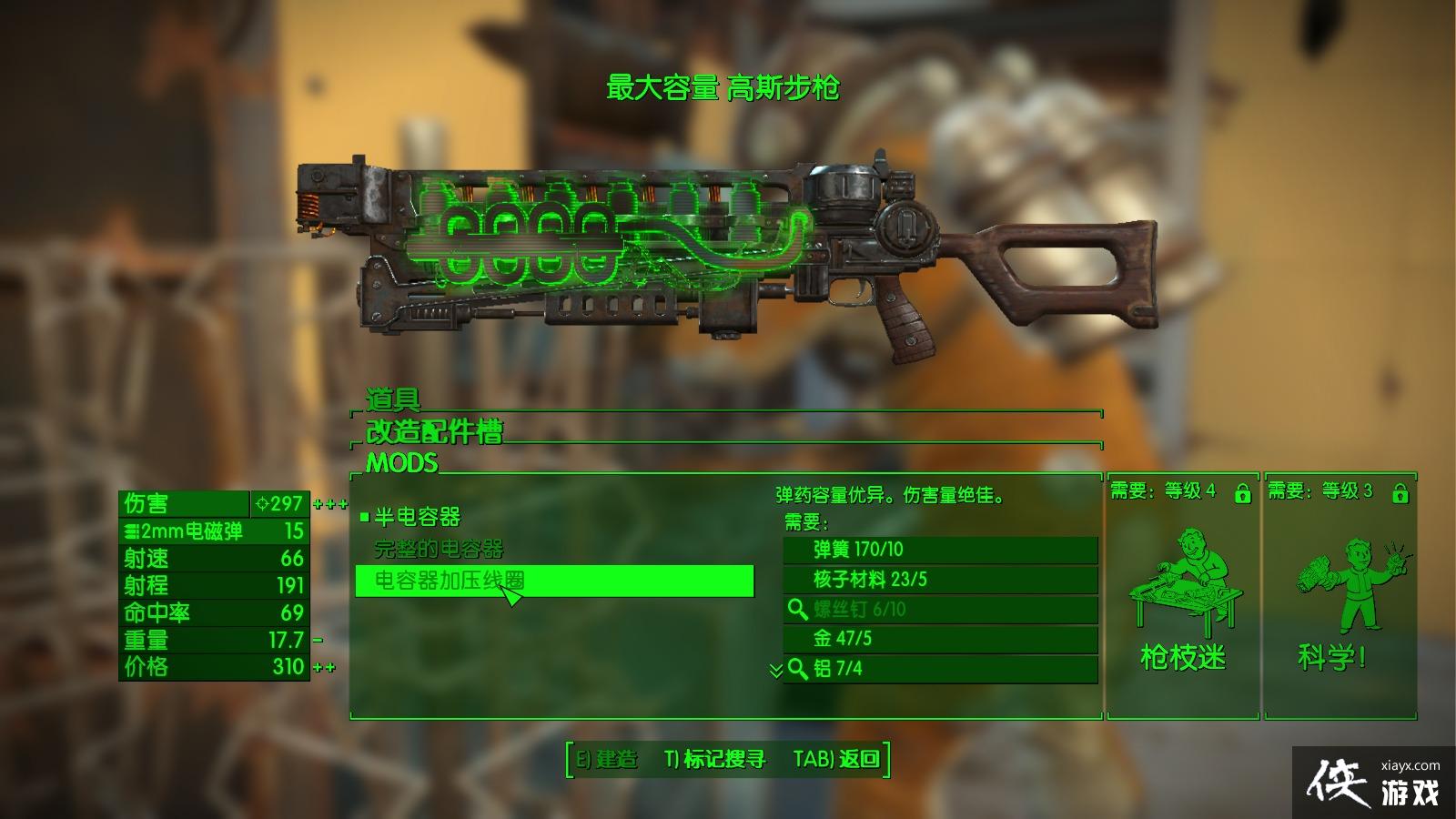Open the 改造配件槽 header
Screen dimensions: 1456x819
pos(434,431)
